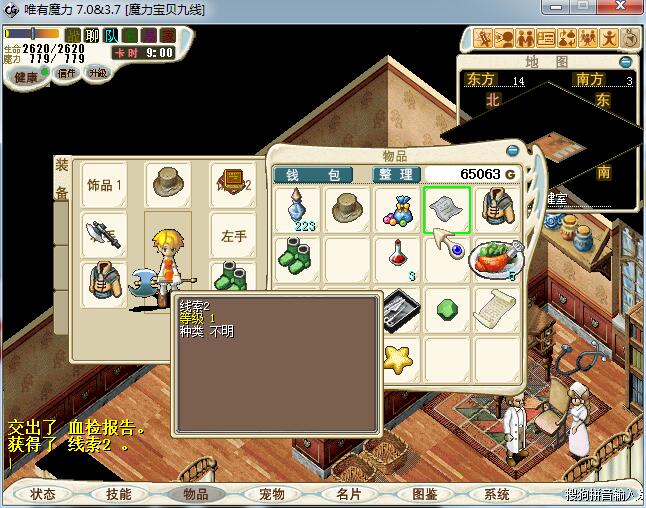646x508 pixels.
Task: Open the 系统 system menu
Action: tap(497, 494)
